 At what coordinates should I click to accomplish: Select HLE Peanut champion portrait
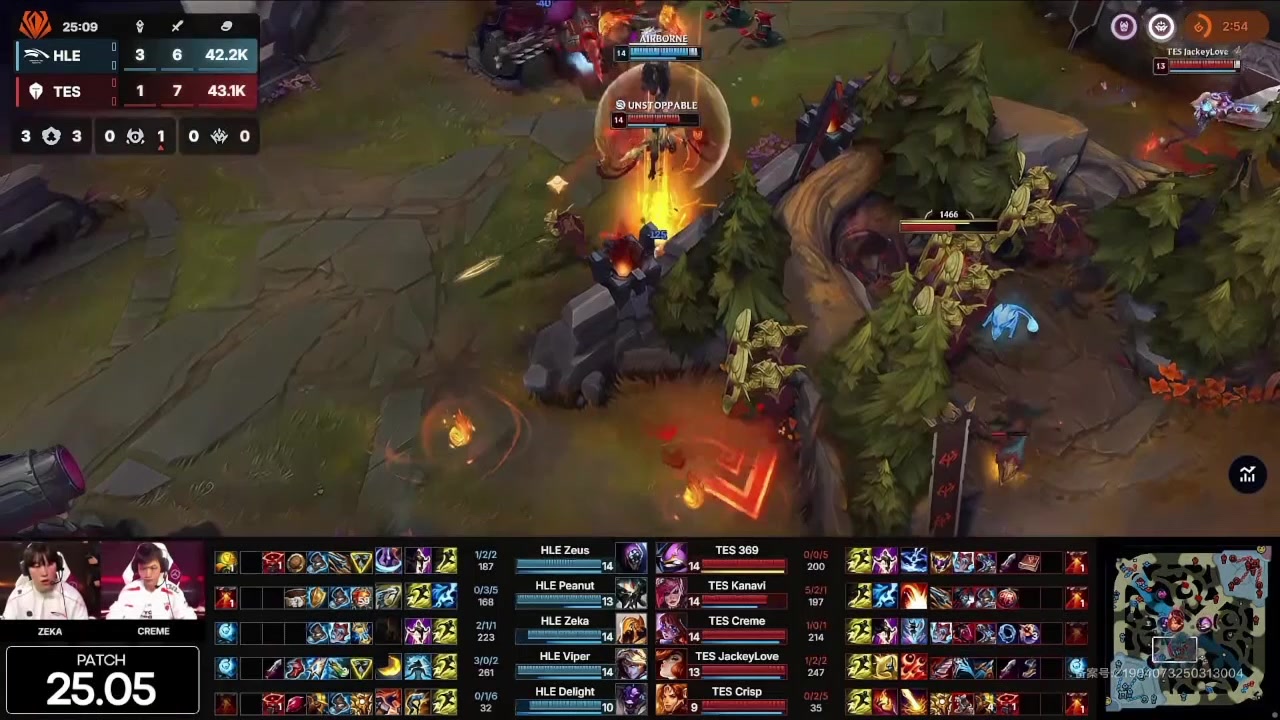pyautogui.click(x=631, y=594)
